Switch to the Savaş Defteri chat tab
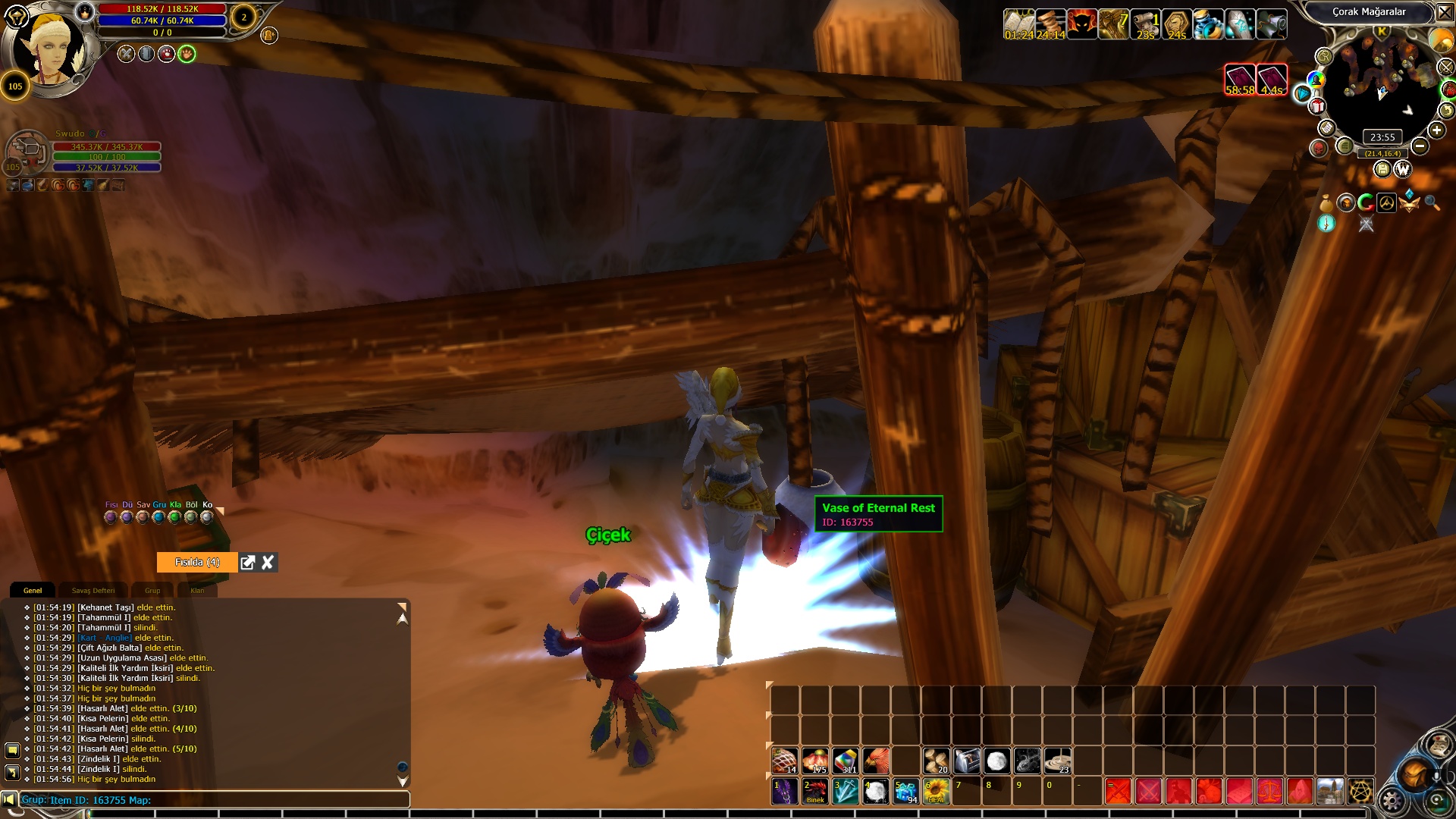The image size is (1456, 819). (93, 591)
